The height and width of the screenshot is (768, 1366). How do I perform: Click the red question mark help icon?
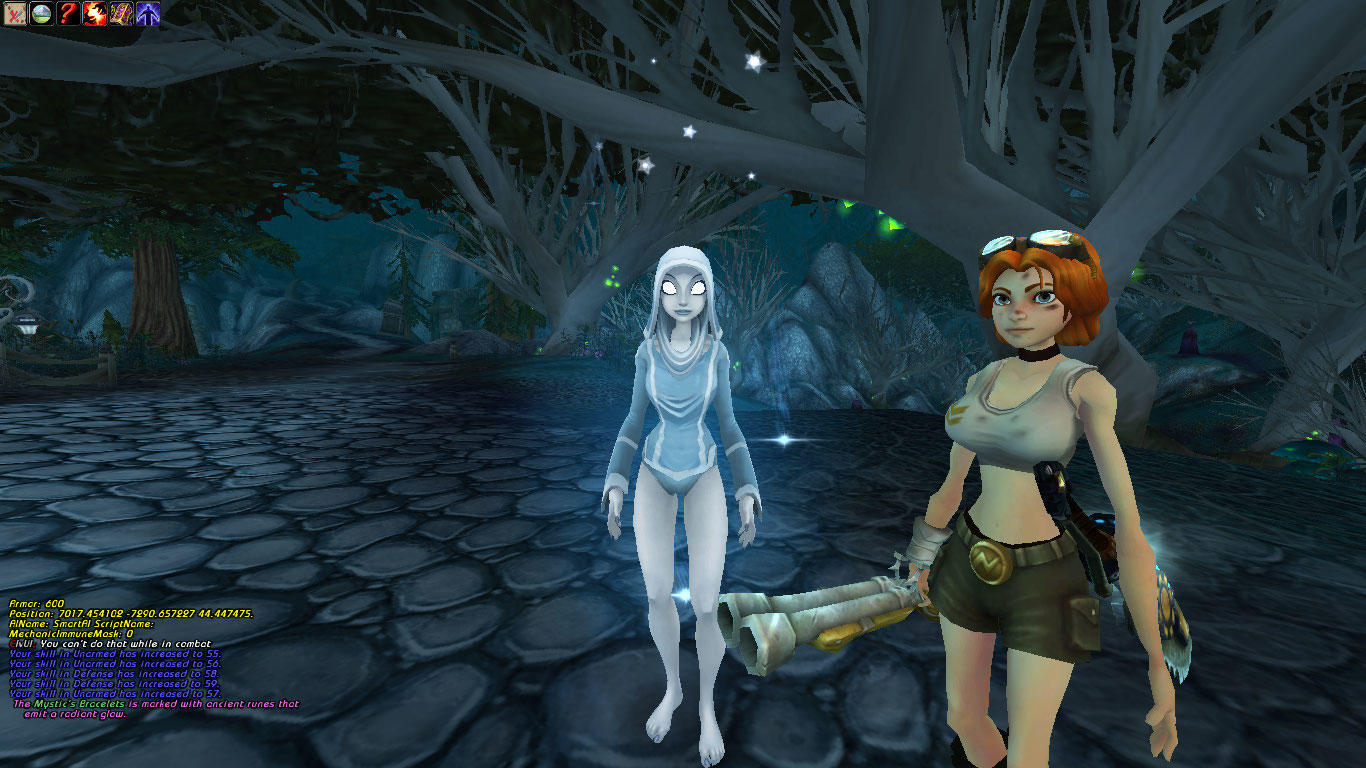(x=68, y=13)
